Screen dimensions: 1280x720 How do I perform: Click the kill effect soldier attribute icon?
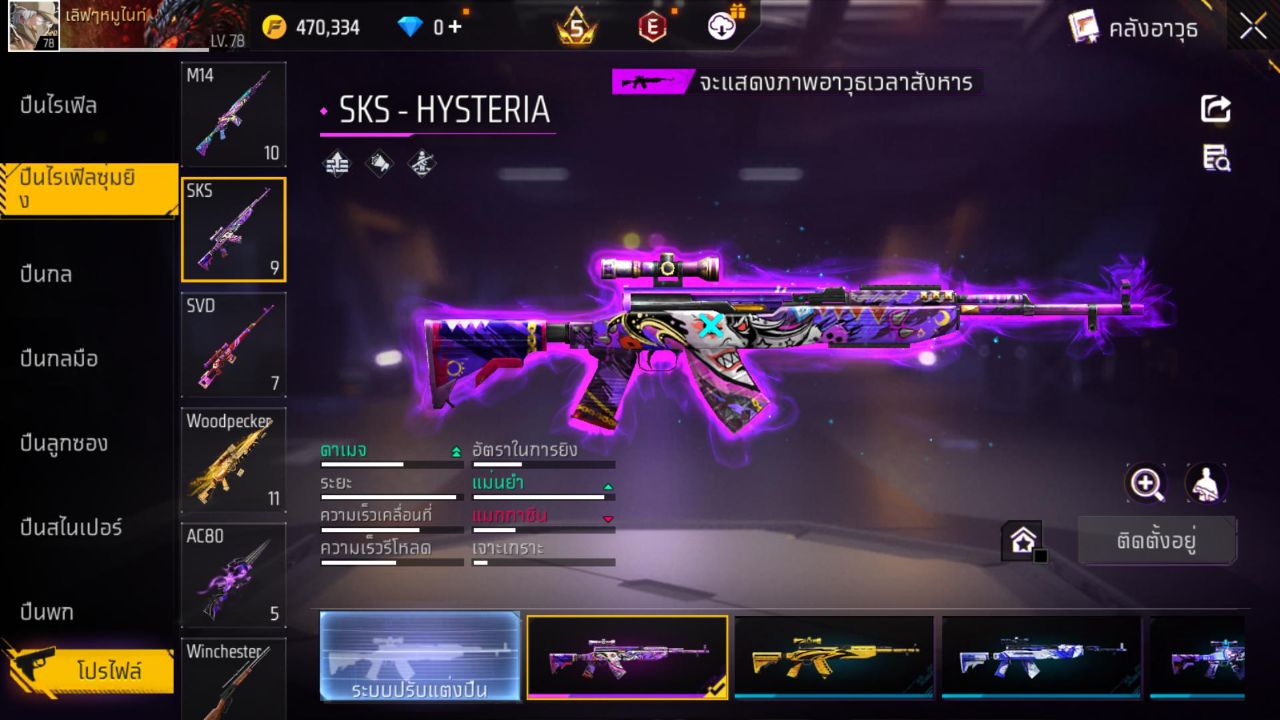420,164
